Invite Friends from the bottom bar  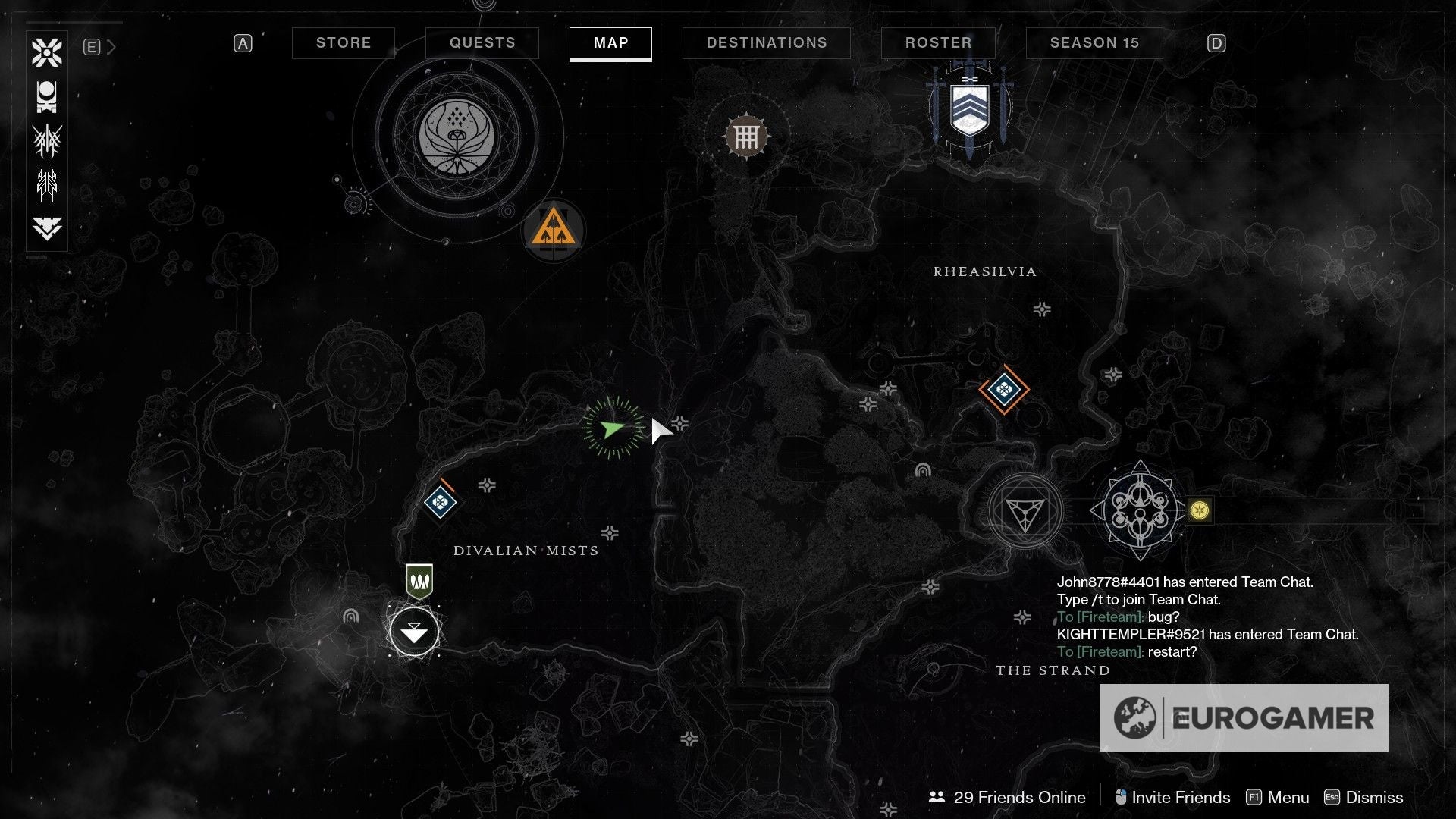1172,797
